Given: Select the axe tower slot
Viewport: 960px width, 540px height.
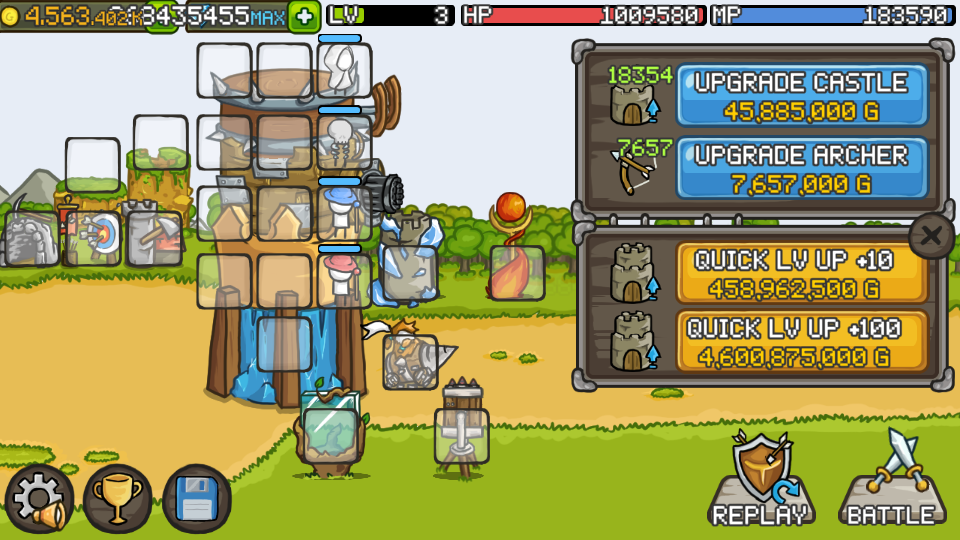Looking at the screenshot, I should pos(154,238).
